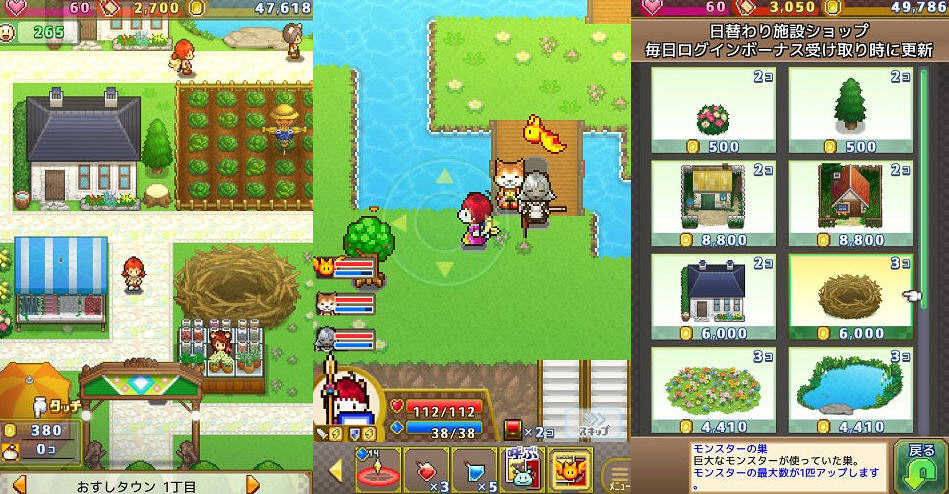The height and width of the screenshot is (494, 949).
Task: Select the red-roof house for 8,800
Action: tap(850, 205)
